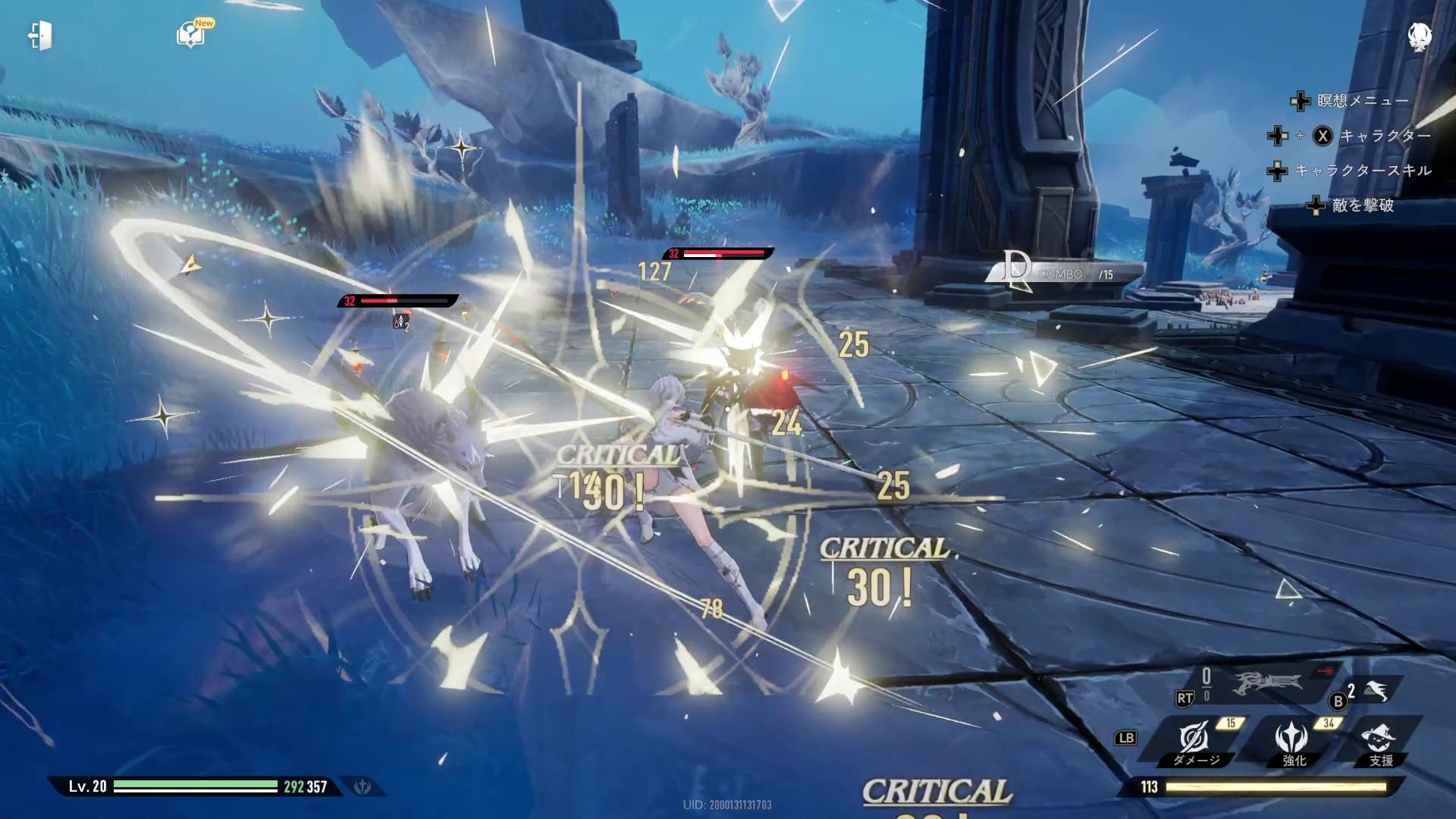Viewport: 1456px width, 819px height.
Task: Select the ranged weapon gun slot
Action: 1267,683
